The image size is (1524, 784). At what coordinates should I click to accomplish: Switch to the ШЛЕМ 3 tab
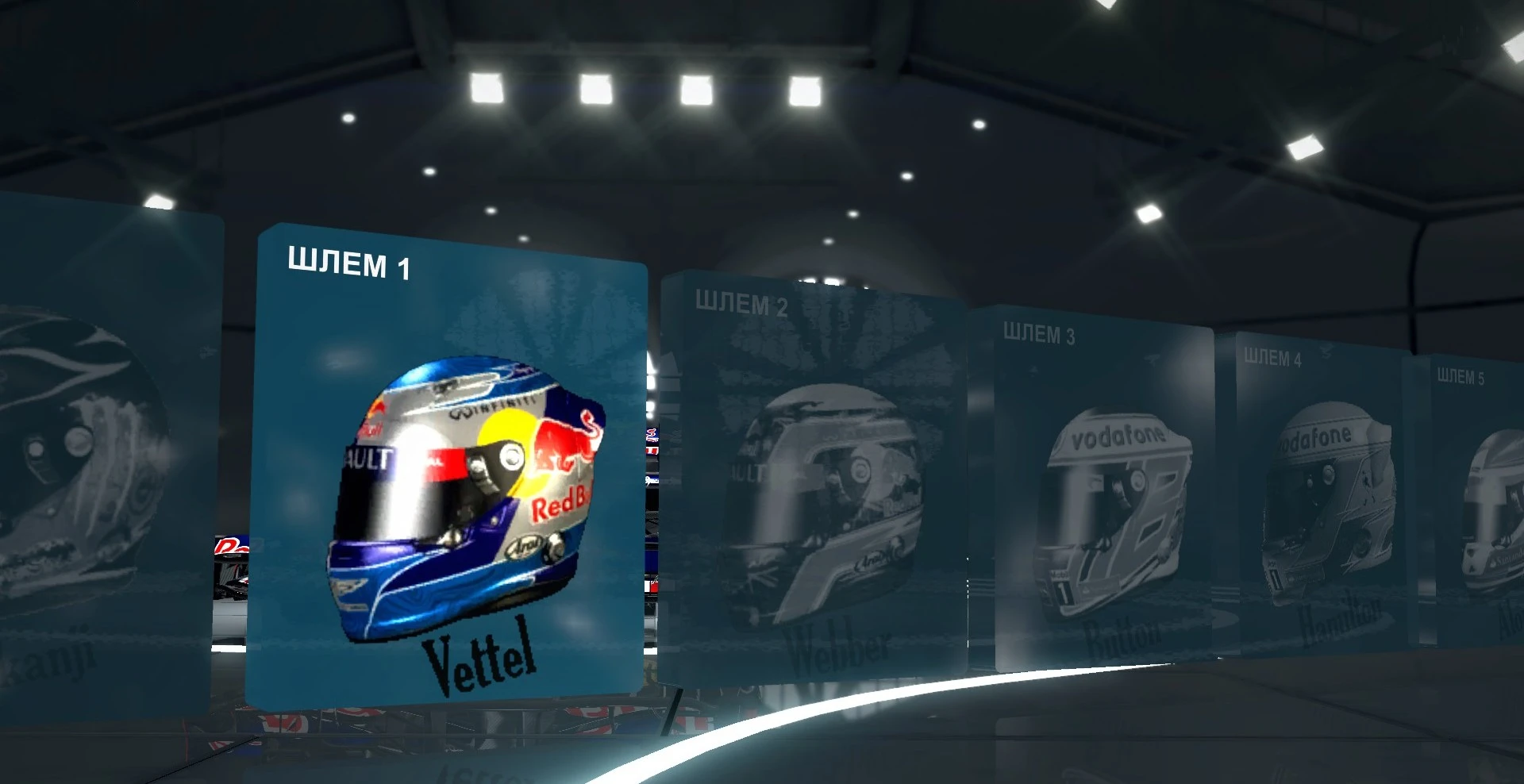pyautogui.click(x=1040, y=334)
